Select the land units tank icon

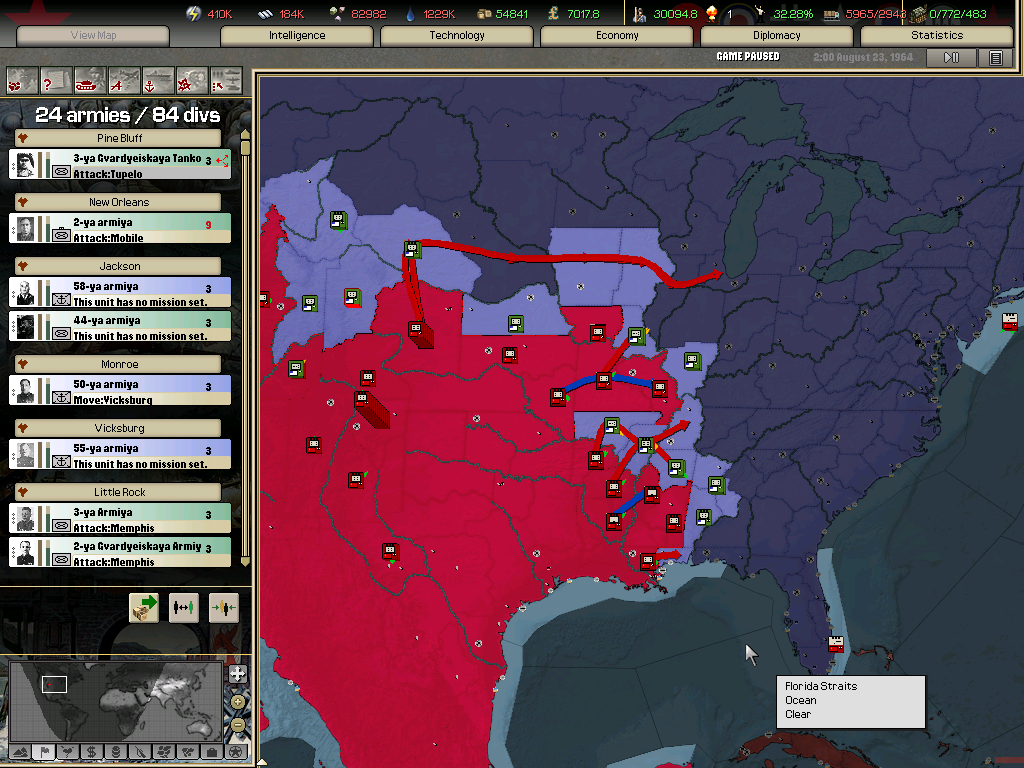tap(90, 79)
